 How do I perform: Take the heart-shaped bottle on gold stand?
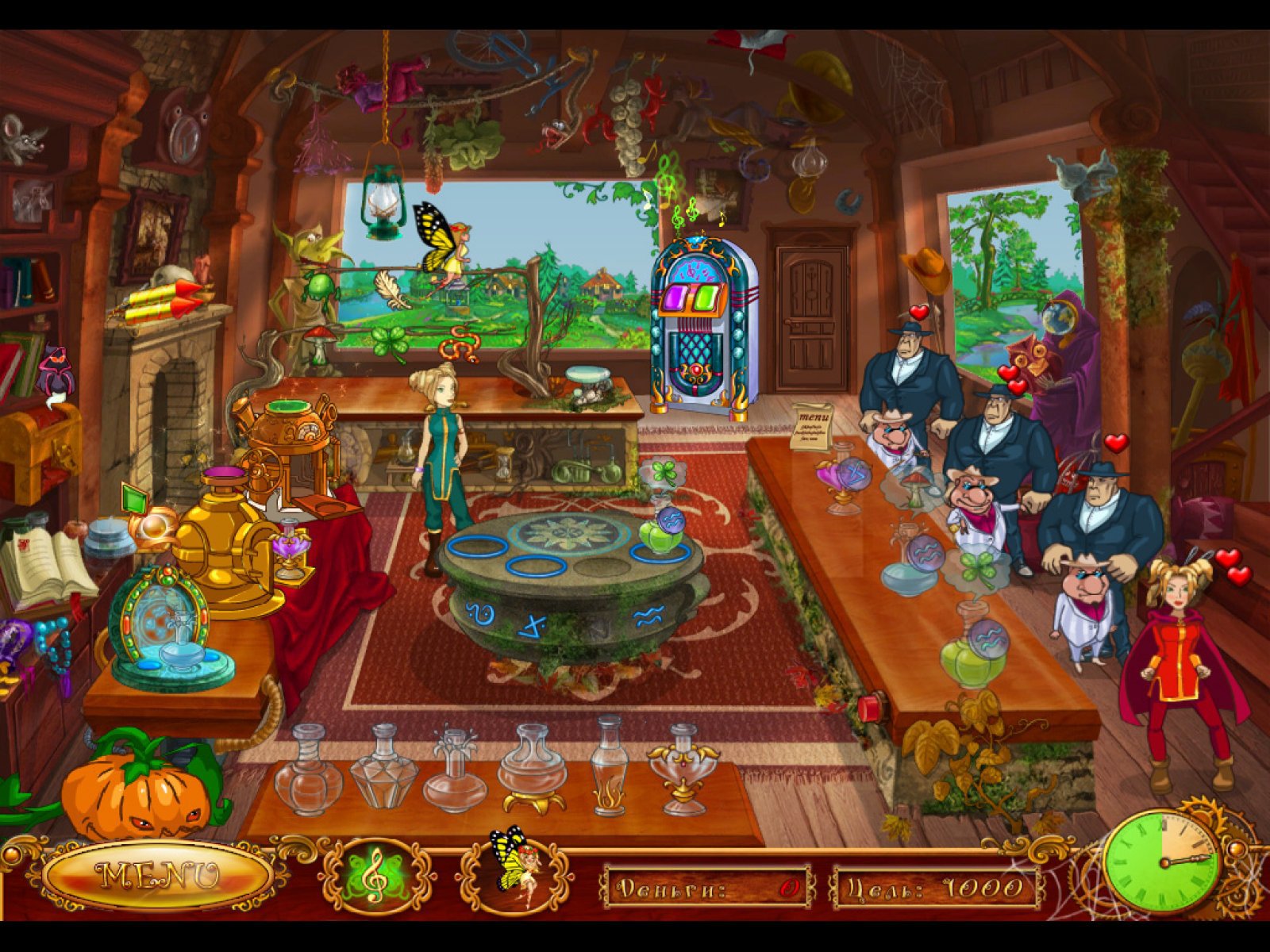683,770
